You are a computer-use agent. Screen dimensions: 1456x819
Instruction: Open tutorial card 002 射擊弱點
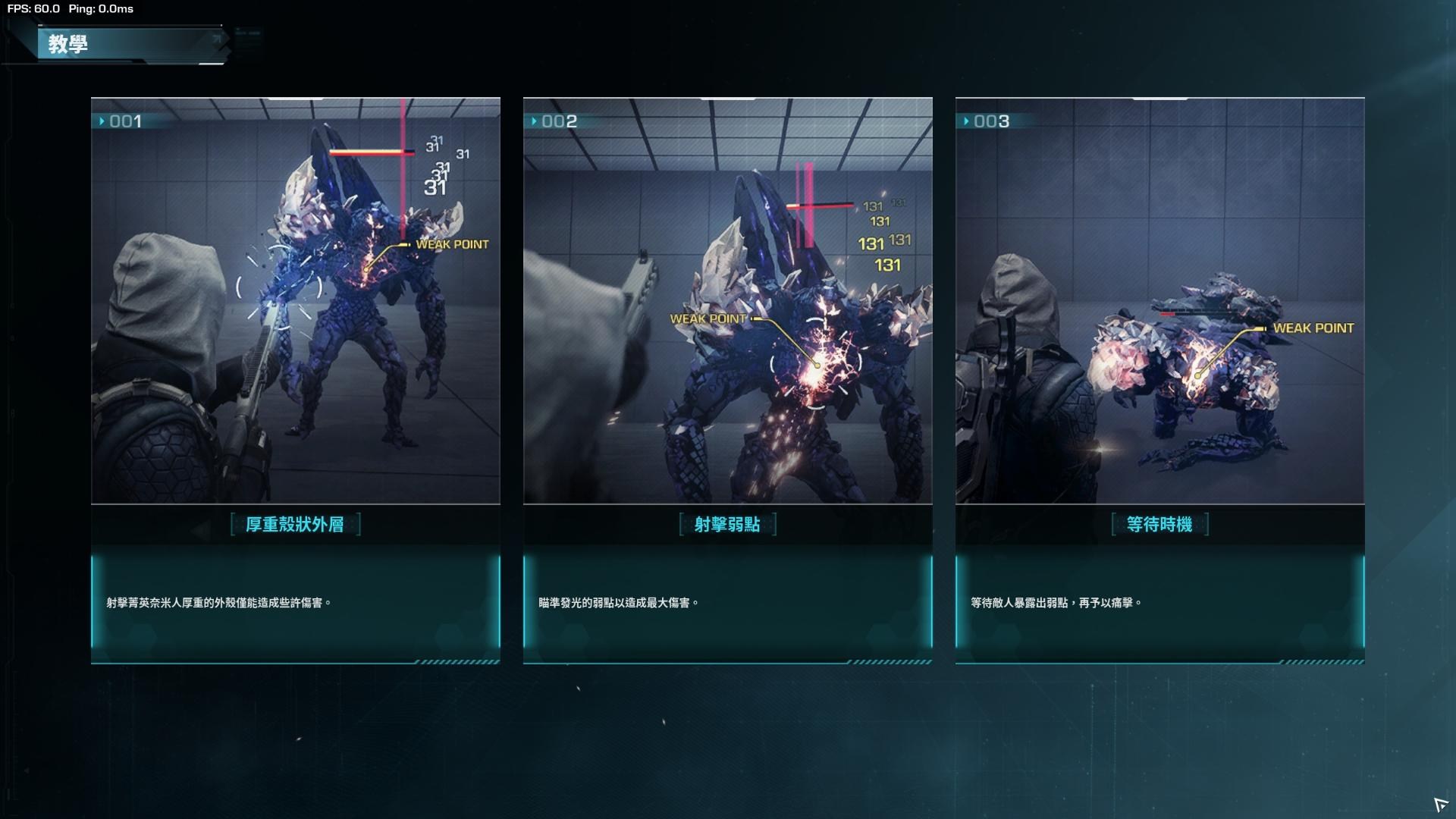tap(727, 379)
